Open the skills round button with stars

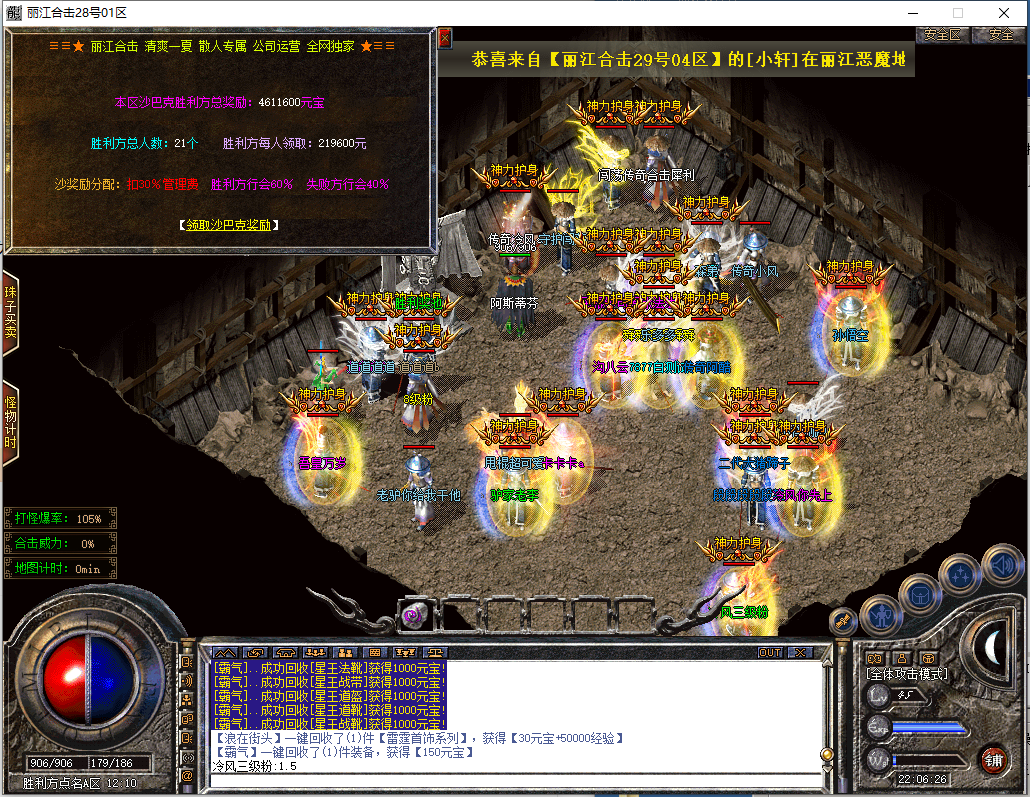[x=960, y=574]
